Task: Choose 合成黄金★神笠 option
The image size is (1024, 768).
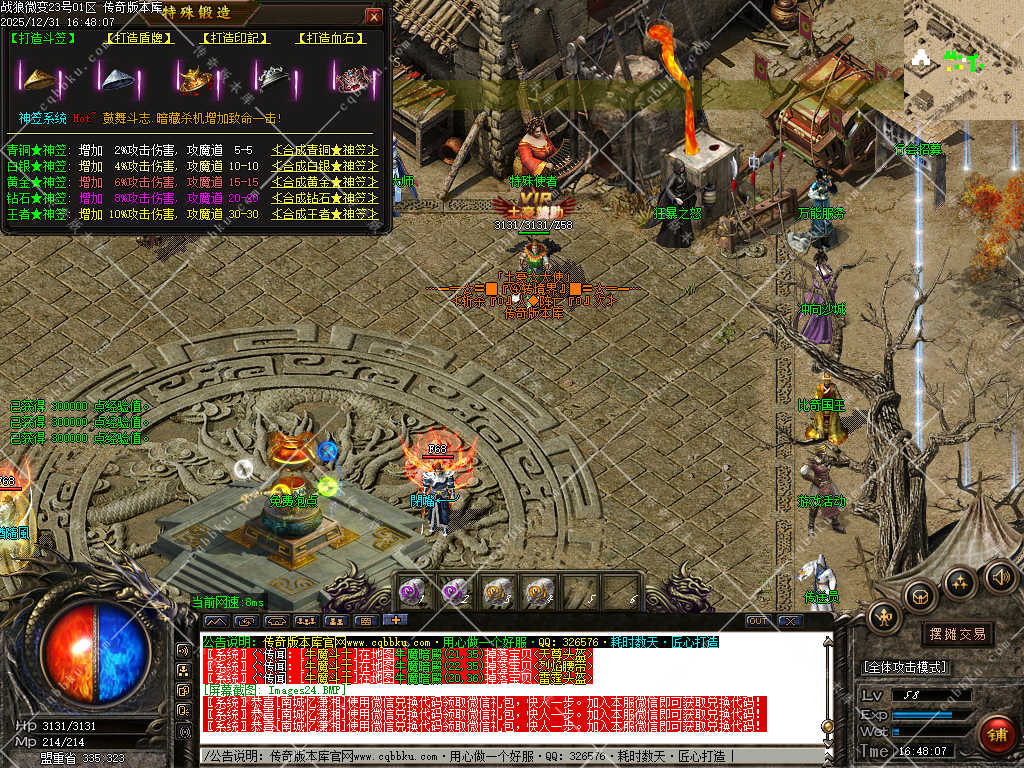Action: pyautogui.click(x=325, y=182)
